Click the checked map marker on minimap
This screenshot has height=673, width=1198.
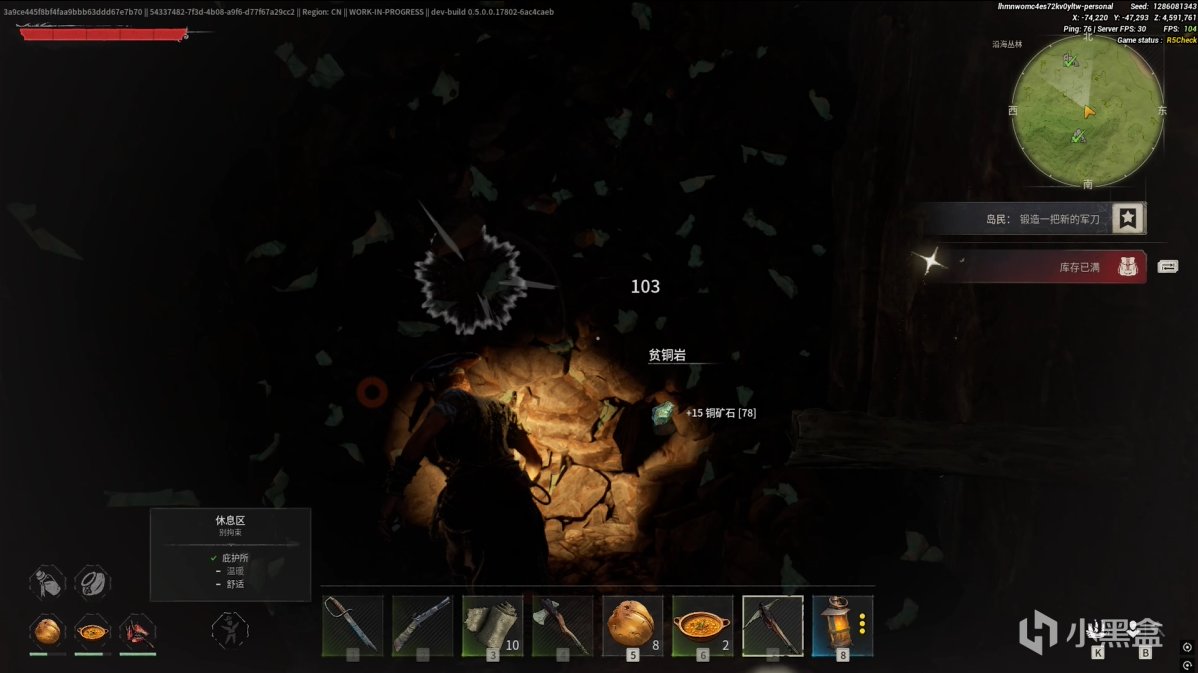pos(1070,62)
